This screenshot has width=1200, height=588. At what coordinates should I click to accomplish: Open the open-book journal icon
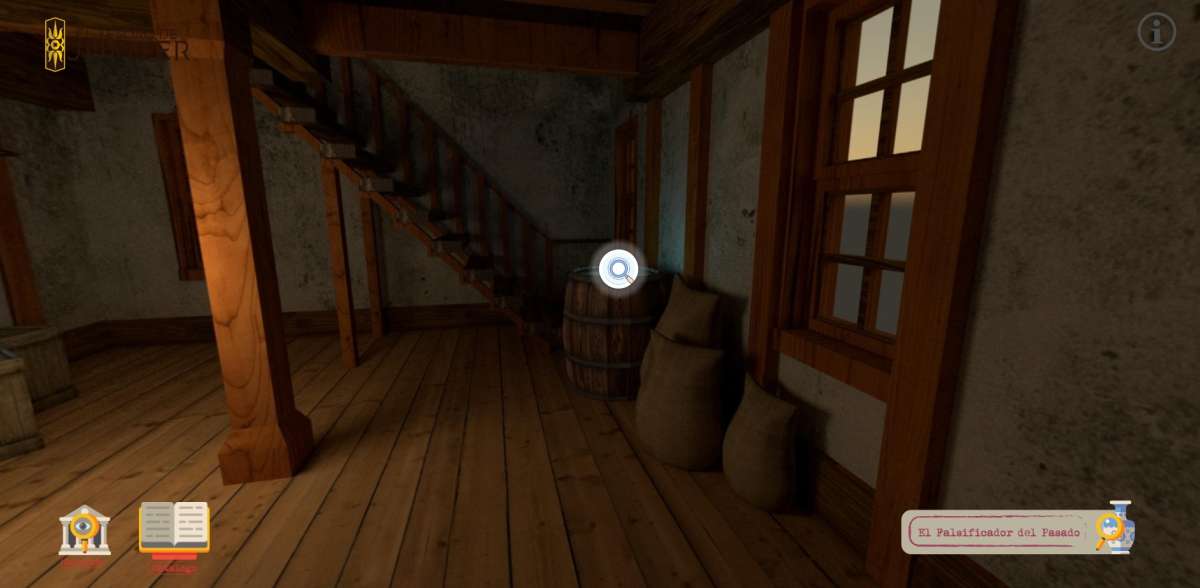[x=174, y=527]
